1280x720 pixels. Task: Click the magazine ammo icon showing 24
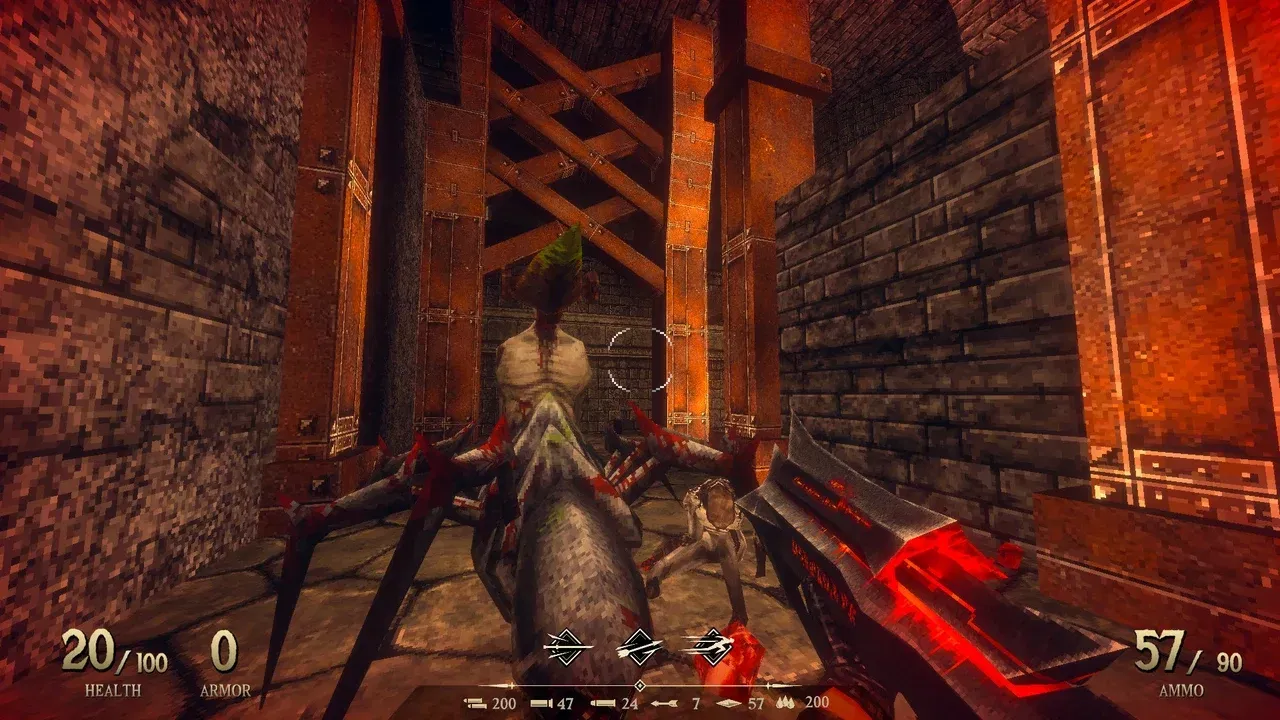pos(604,703)
